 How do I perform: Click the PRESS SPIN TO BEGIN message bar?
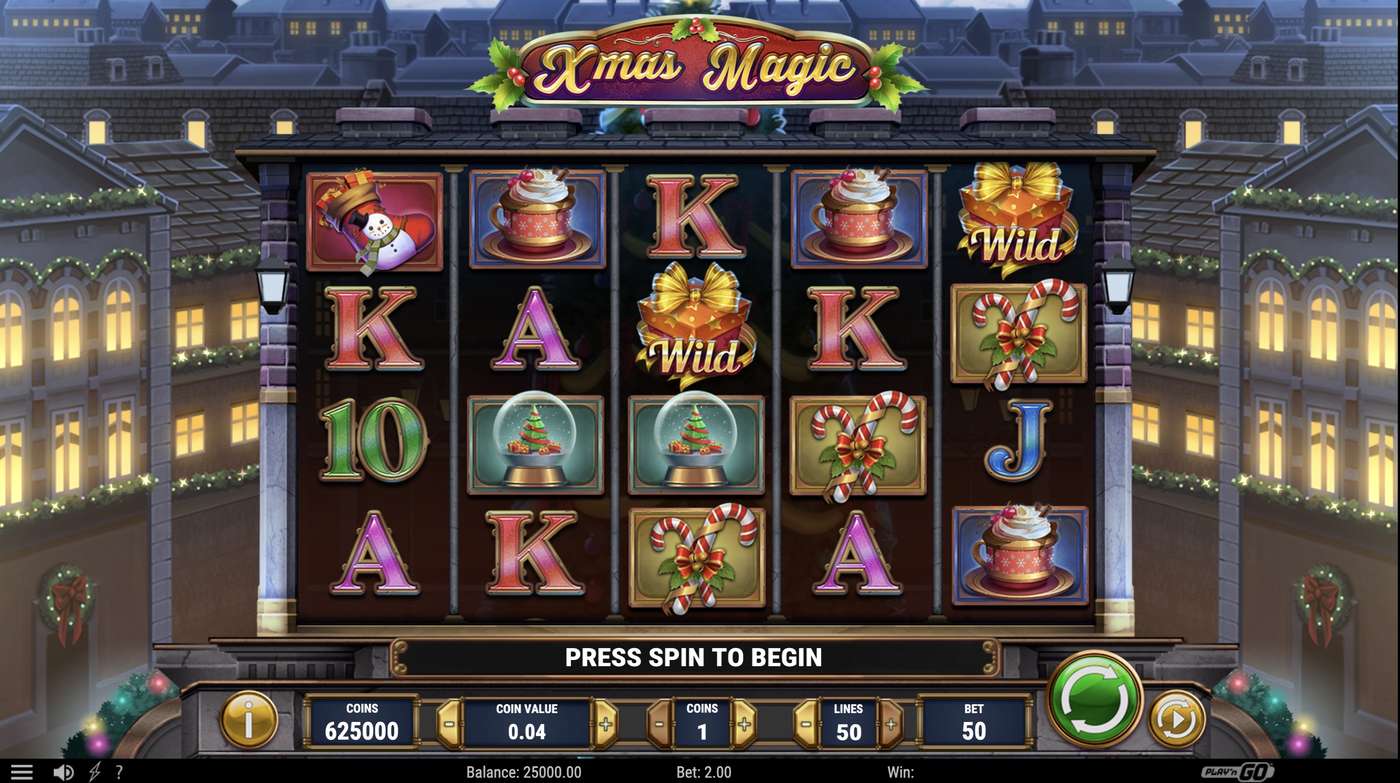tap(694, 657)
